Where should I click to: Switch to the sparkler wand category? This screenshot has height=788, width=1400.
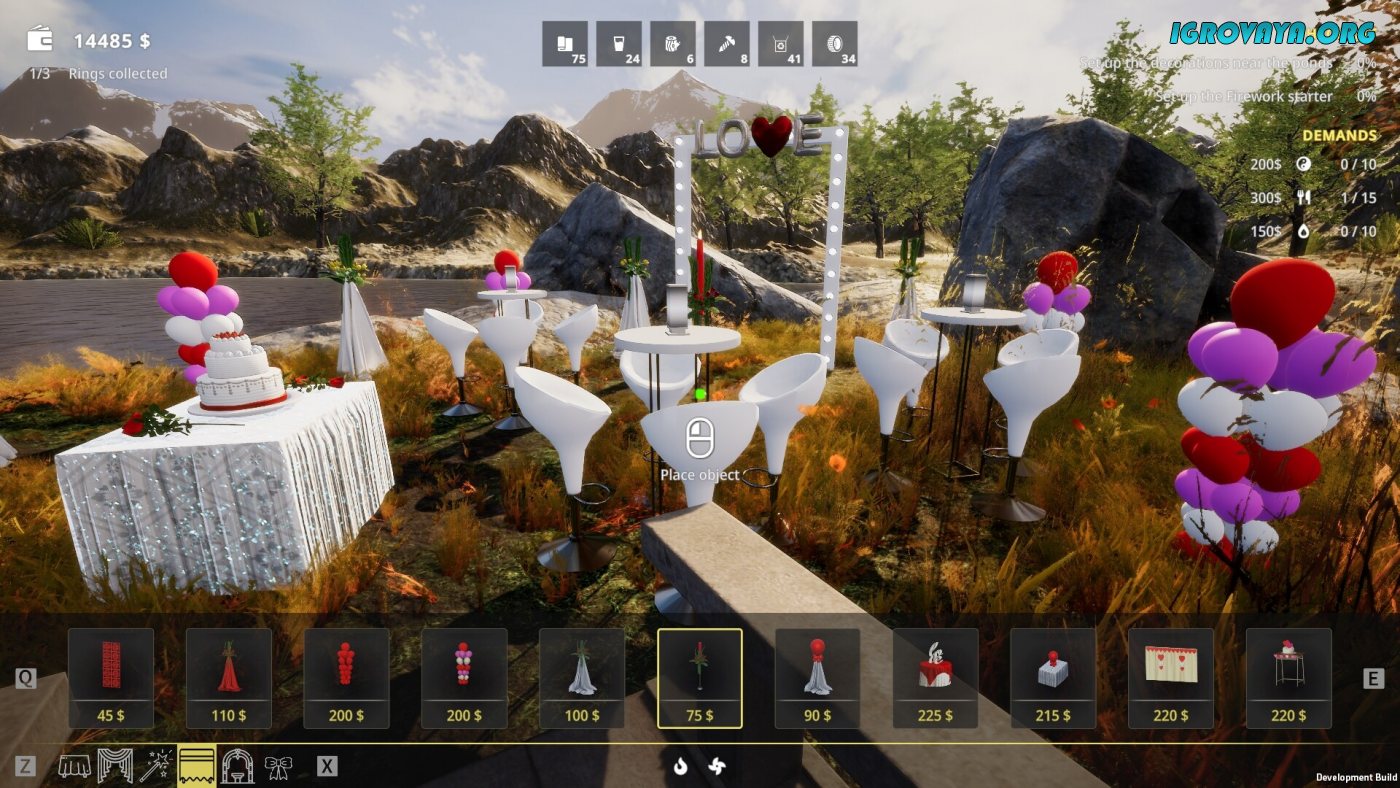coord(156,767)
